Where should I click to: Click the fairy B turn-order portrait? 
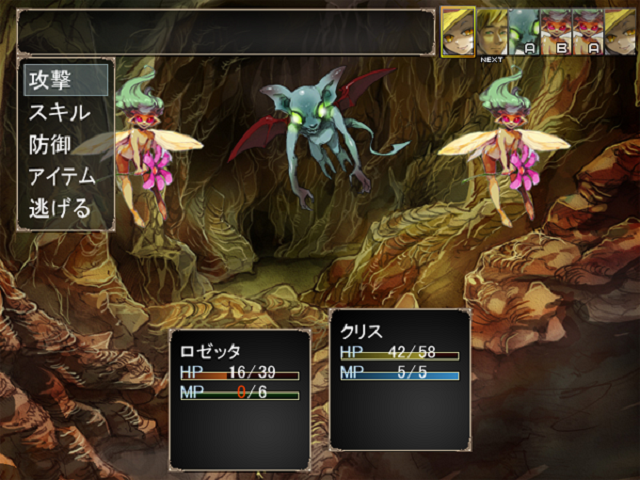(x=555, y=31)
